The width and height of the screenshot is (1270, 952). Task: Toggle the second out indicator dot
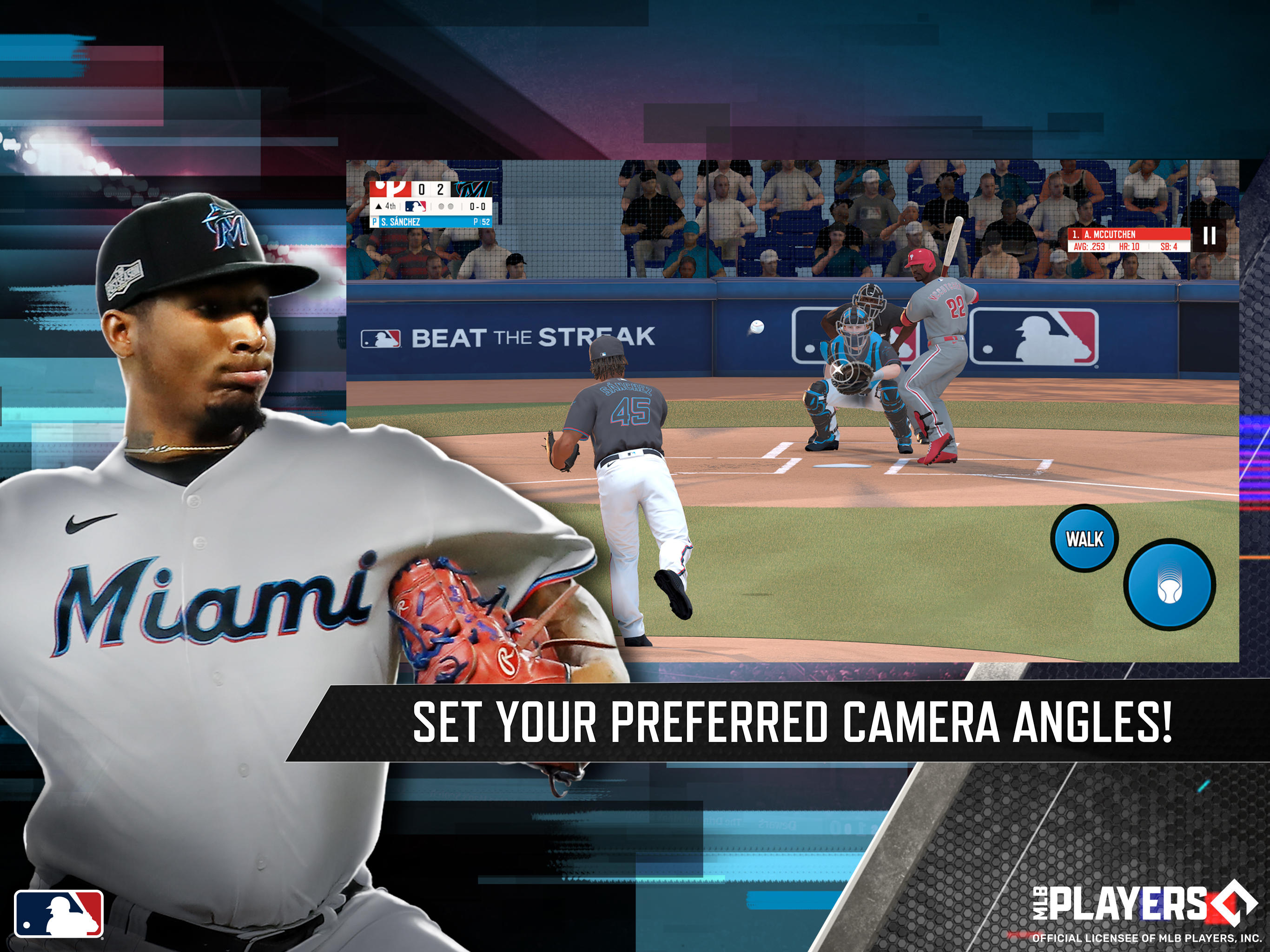tap(451, 207)
